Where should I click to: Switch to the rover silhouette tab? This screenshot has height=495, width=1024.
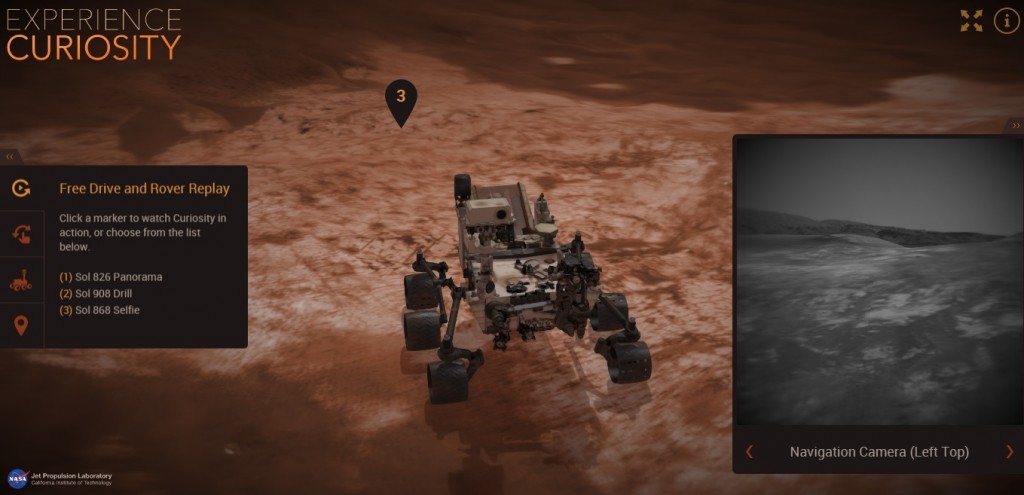21,281
